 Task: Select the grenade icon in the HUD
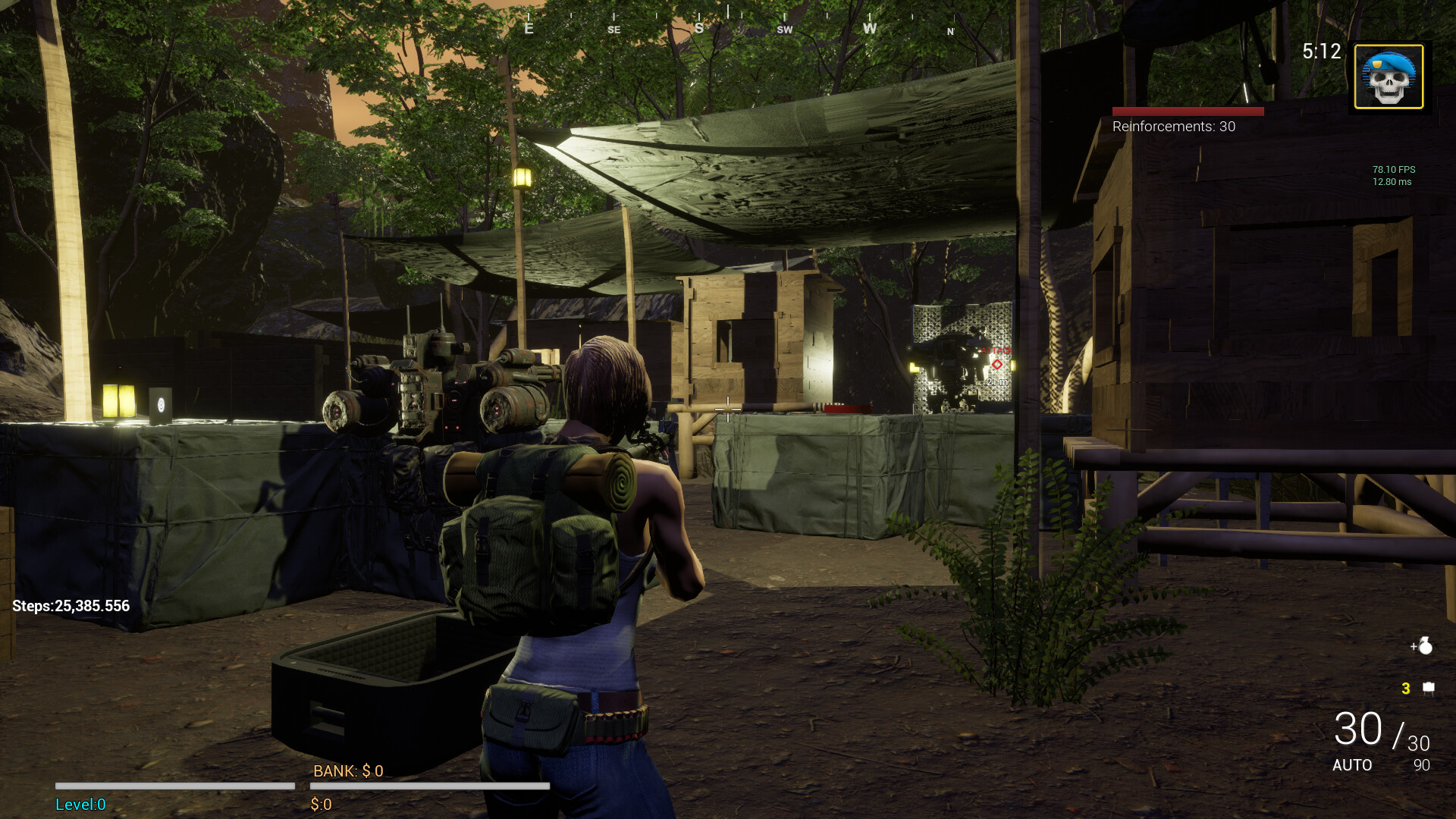[1425, 646]
